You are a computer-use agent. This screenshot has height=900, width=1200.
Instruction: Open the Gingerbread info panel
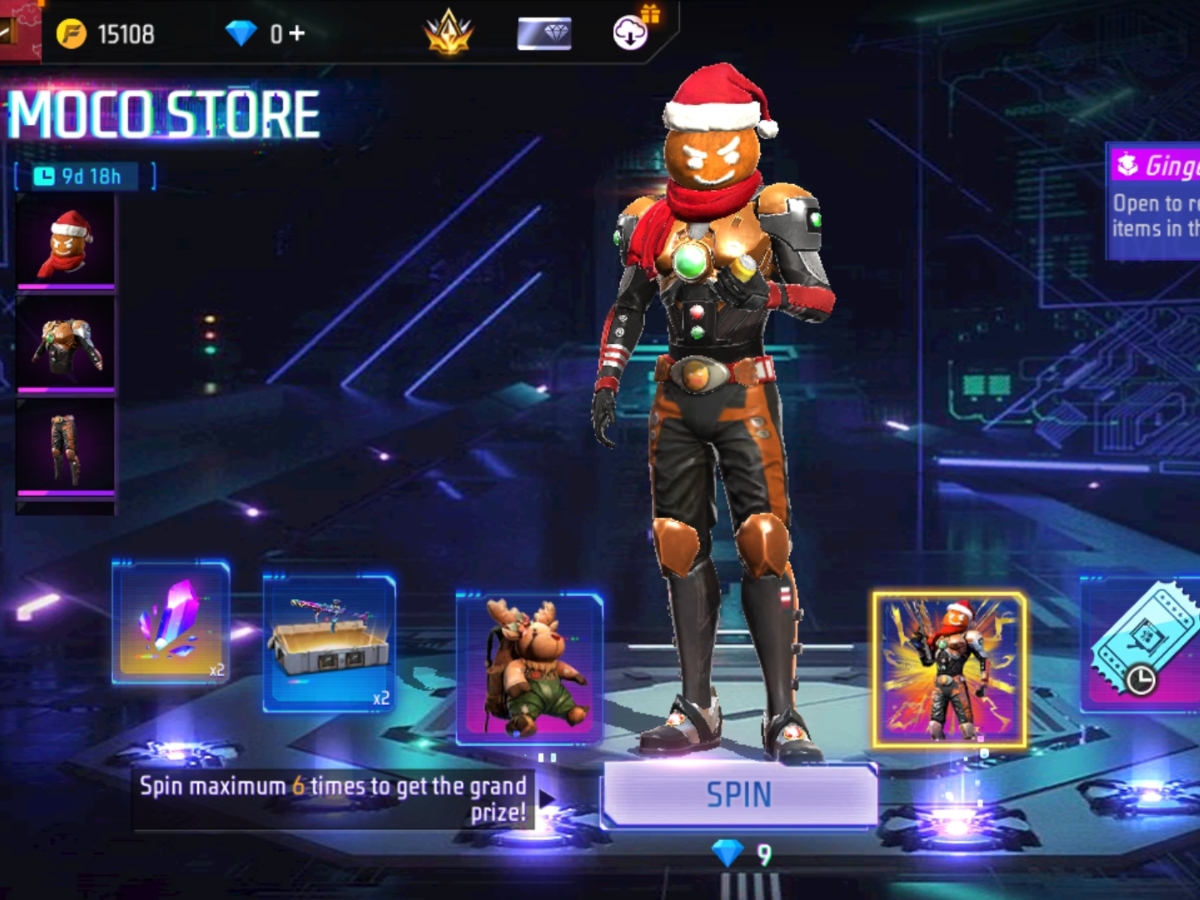click(1154, 200)
